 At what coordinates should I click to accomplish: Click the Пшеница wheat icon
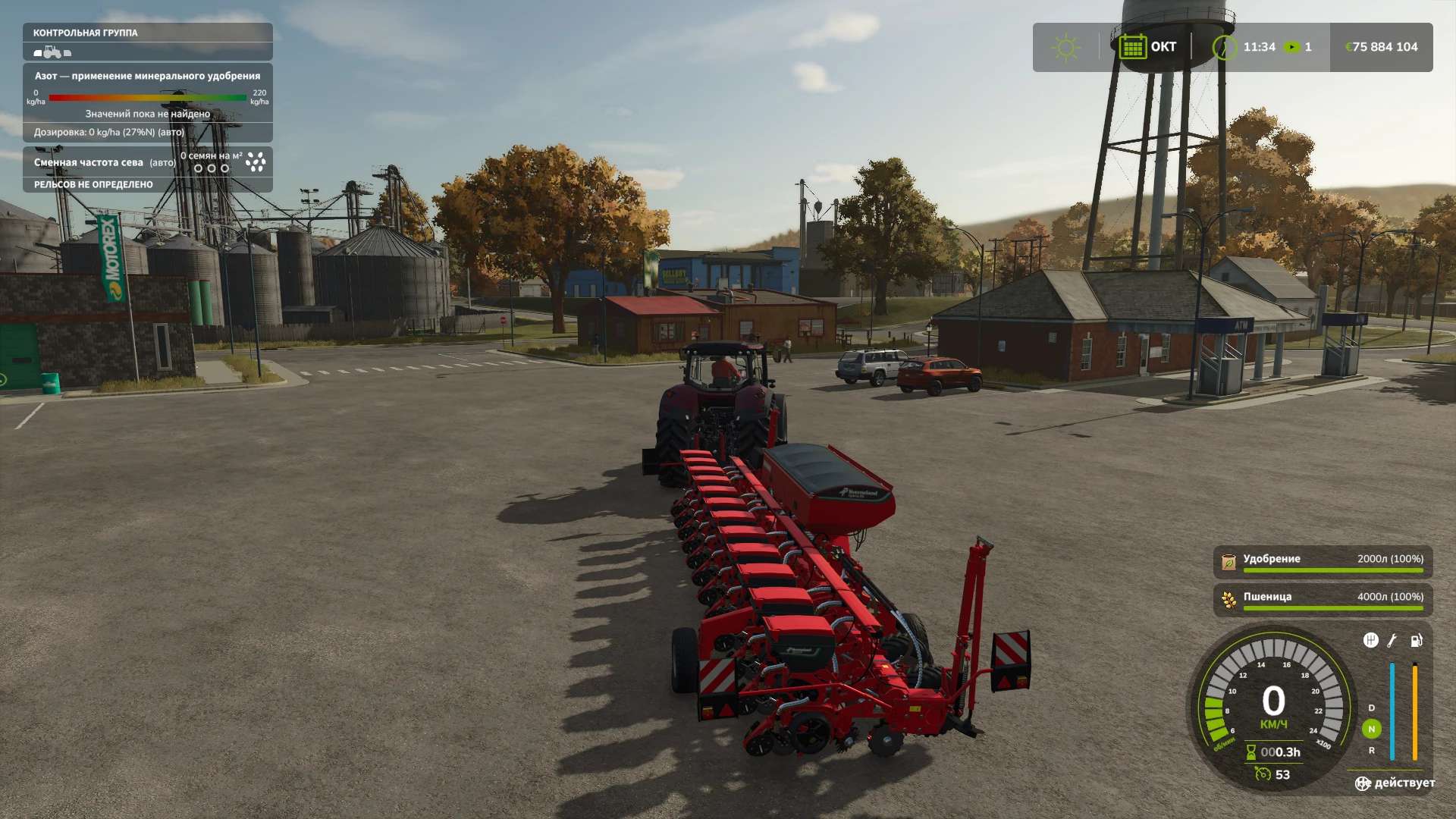[x=1228, y=600]
